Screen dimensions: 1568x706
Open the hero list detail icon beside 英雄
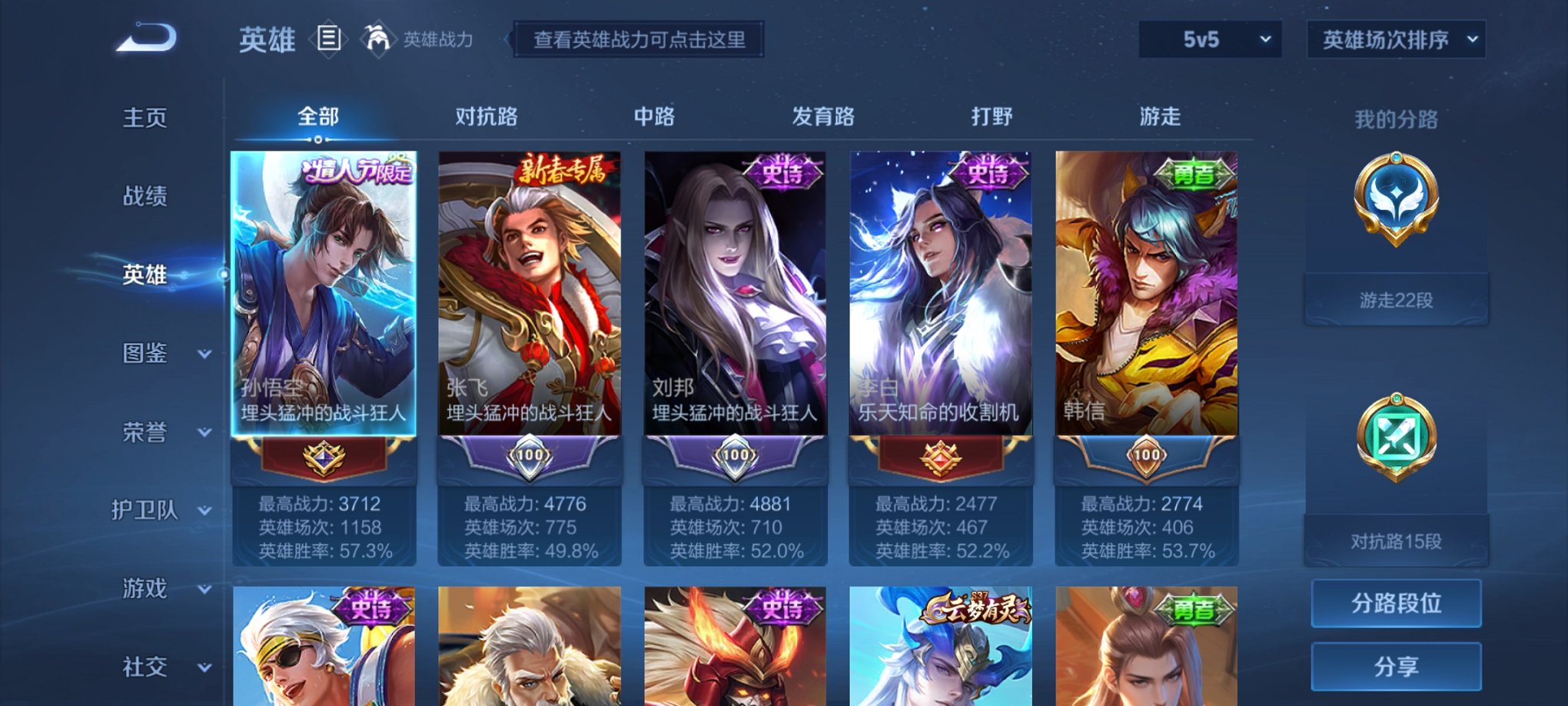tap(330, 40)
